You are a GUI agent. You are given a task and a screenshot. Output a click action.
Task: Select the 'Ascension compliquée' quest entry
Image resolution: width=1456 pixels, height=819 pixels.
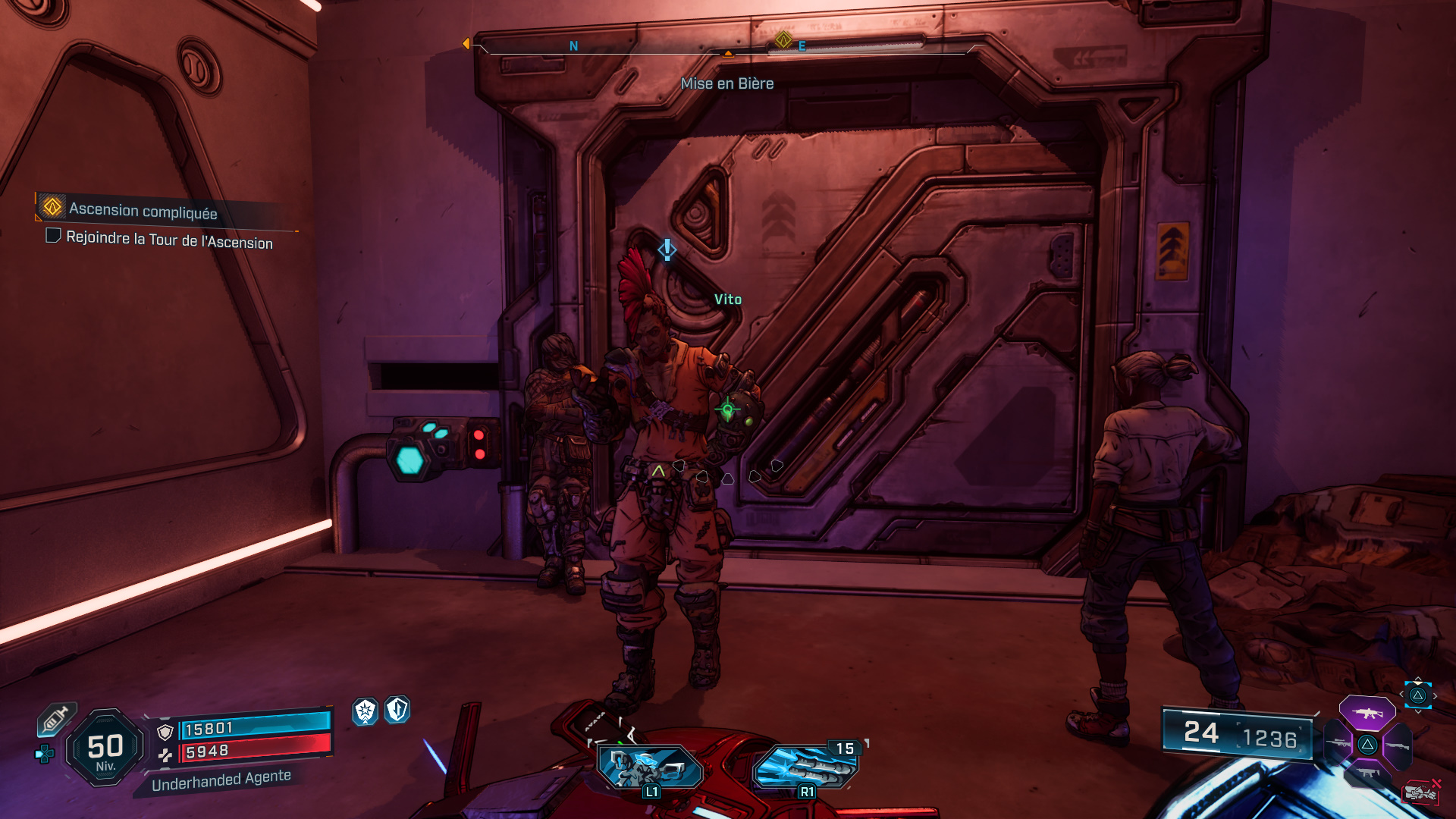pos(143,211)
